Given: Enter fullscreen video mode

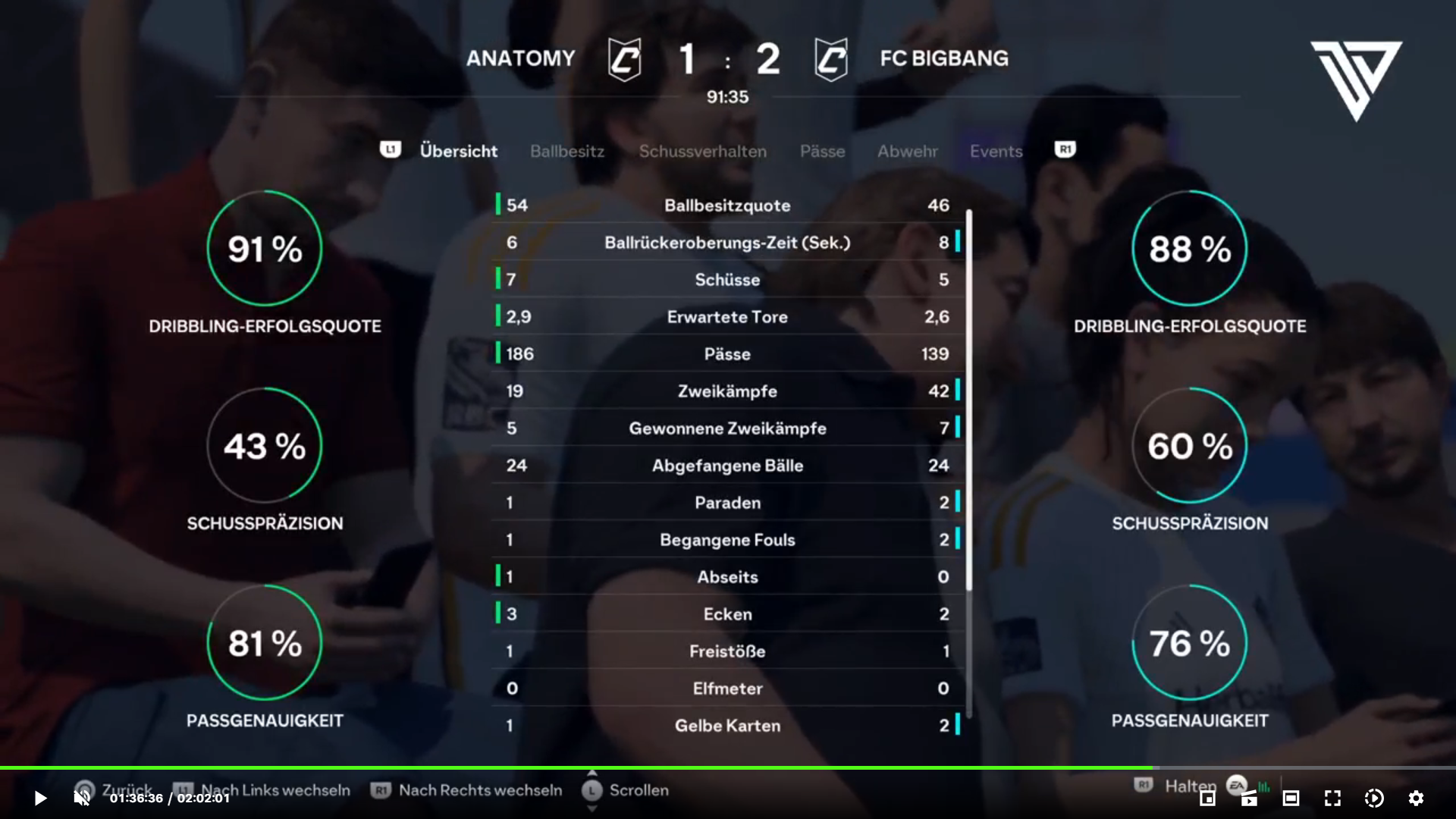Looking at the screenshot, I should point(1332,798).
